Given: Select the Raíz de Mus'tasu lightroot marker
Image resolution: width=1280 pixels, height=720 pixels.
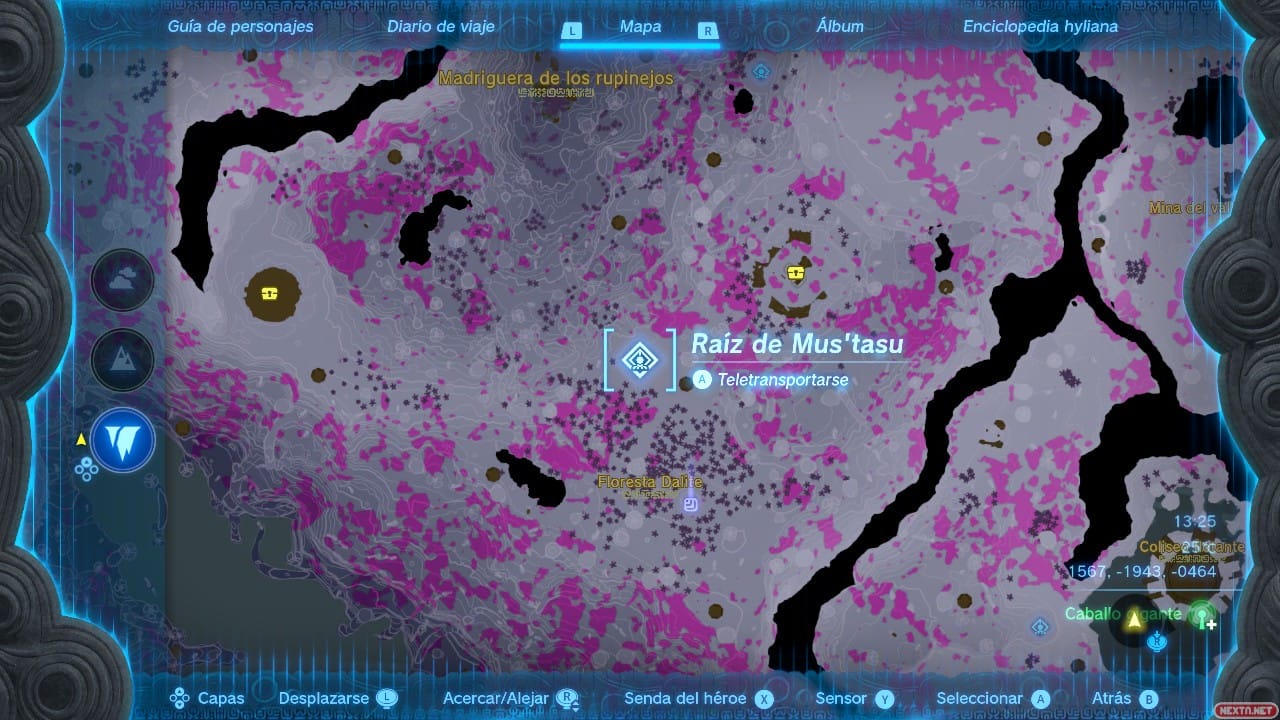Looking at the screenshot, I should pyautogui.click(x=638, y=359).
